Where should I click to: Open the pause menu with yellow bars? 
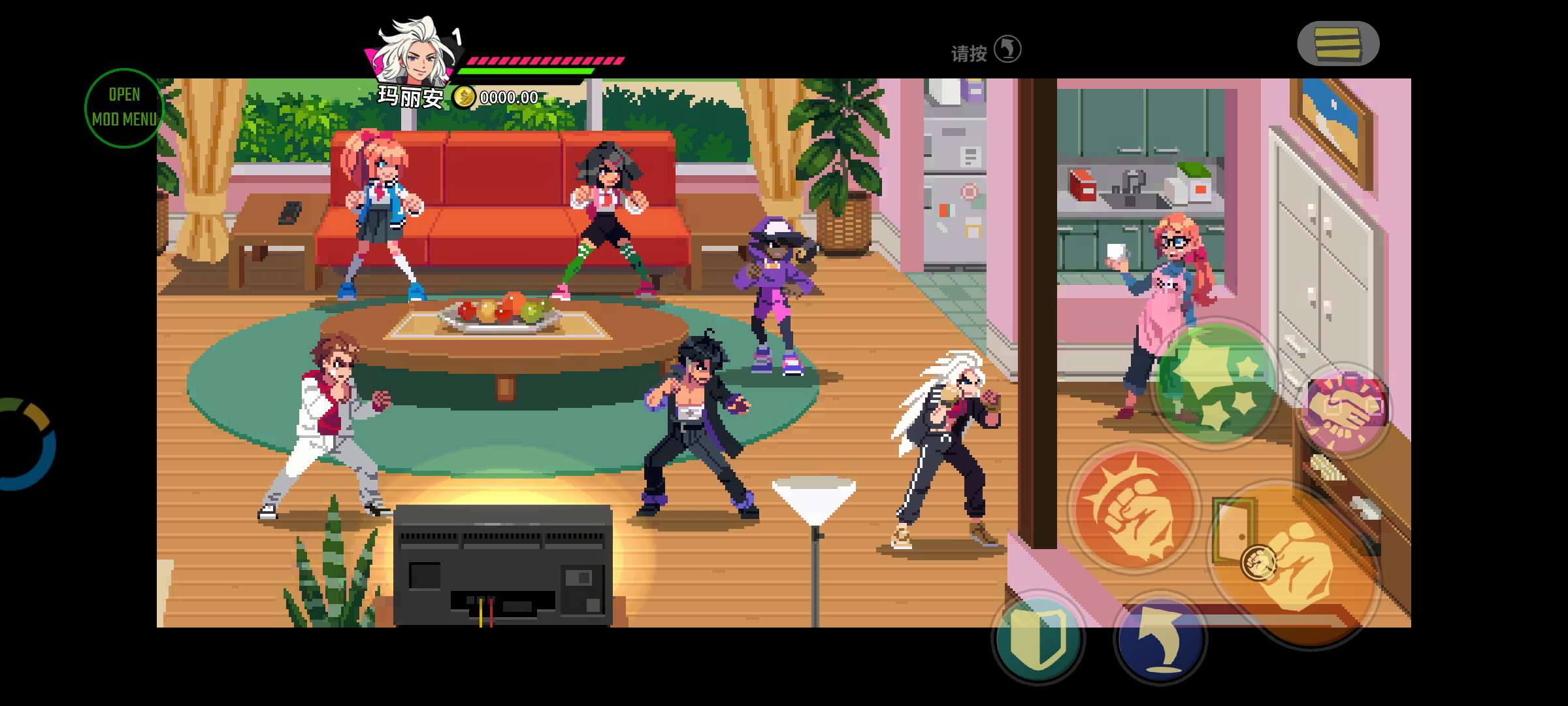coord(1337,44)
